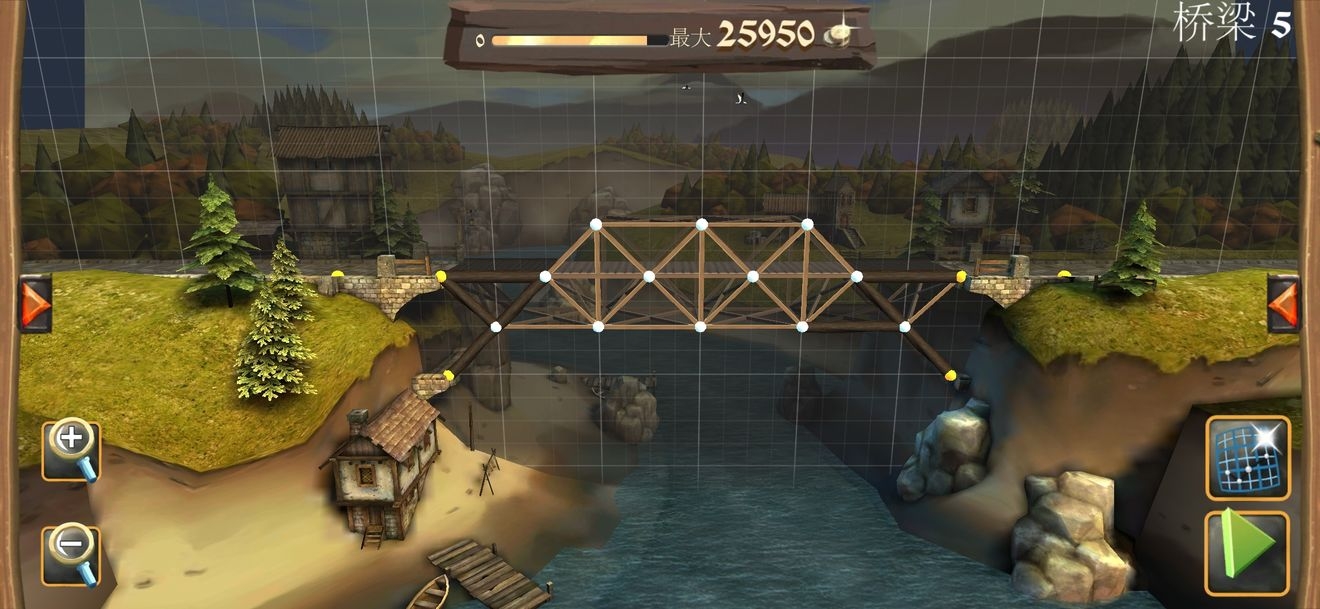Zoom in with the plus magnifier
The height and width of the screenshot is (609, 1320).
click(x=71, y=449)
